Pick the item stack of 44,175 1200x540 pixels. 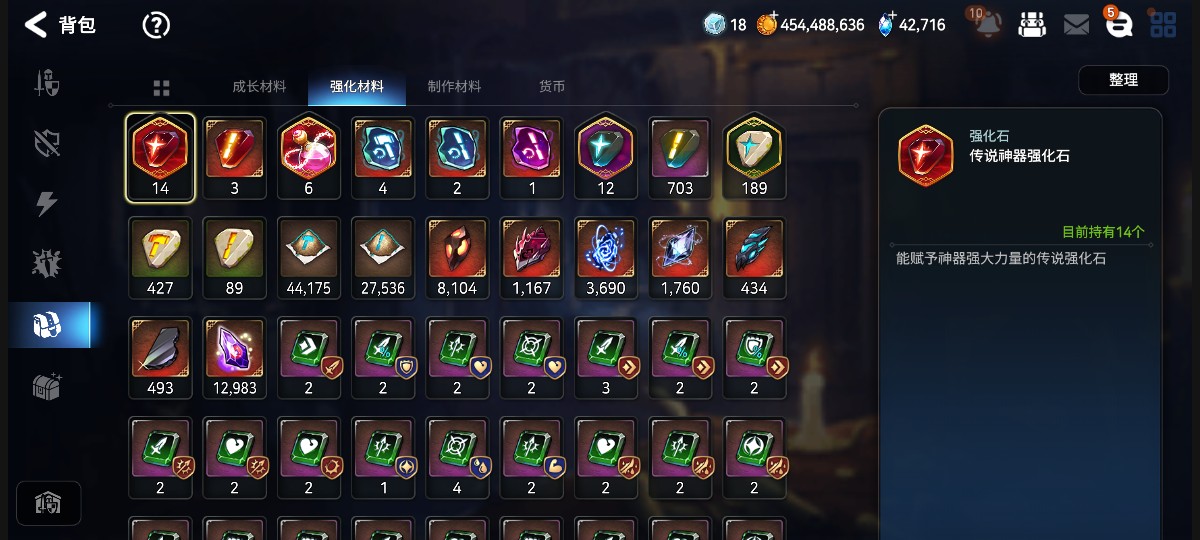[x=308, y=256]
